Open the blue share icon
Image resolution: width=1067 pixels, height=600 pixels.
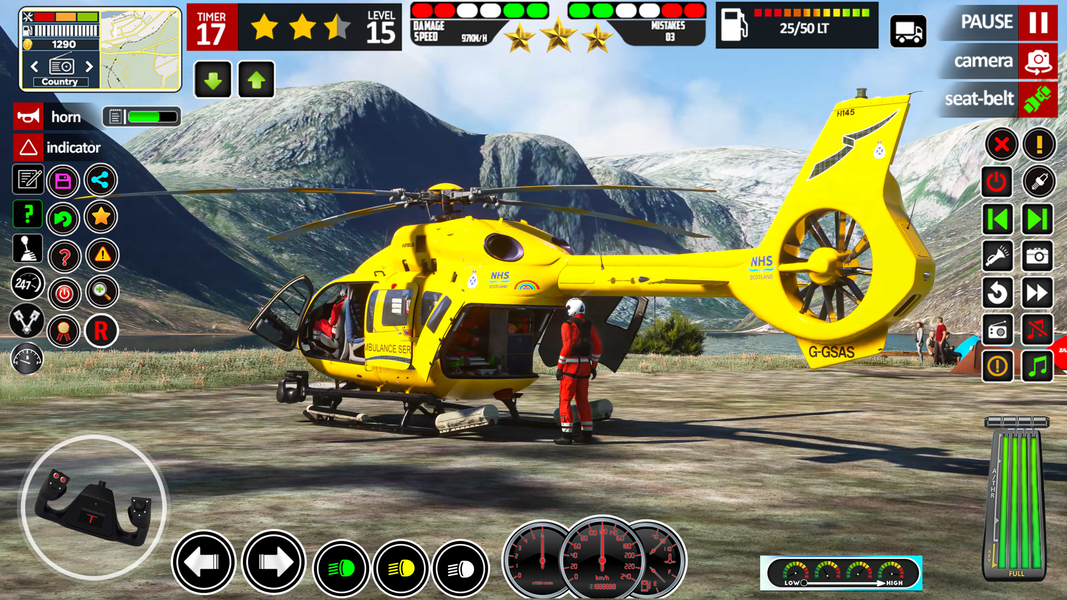pyautogui.click(x=101, y=181)
